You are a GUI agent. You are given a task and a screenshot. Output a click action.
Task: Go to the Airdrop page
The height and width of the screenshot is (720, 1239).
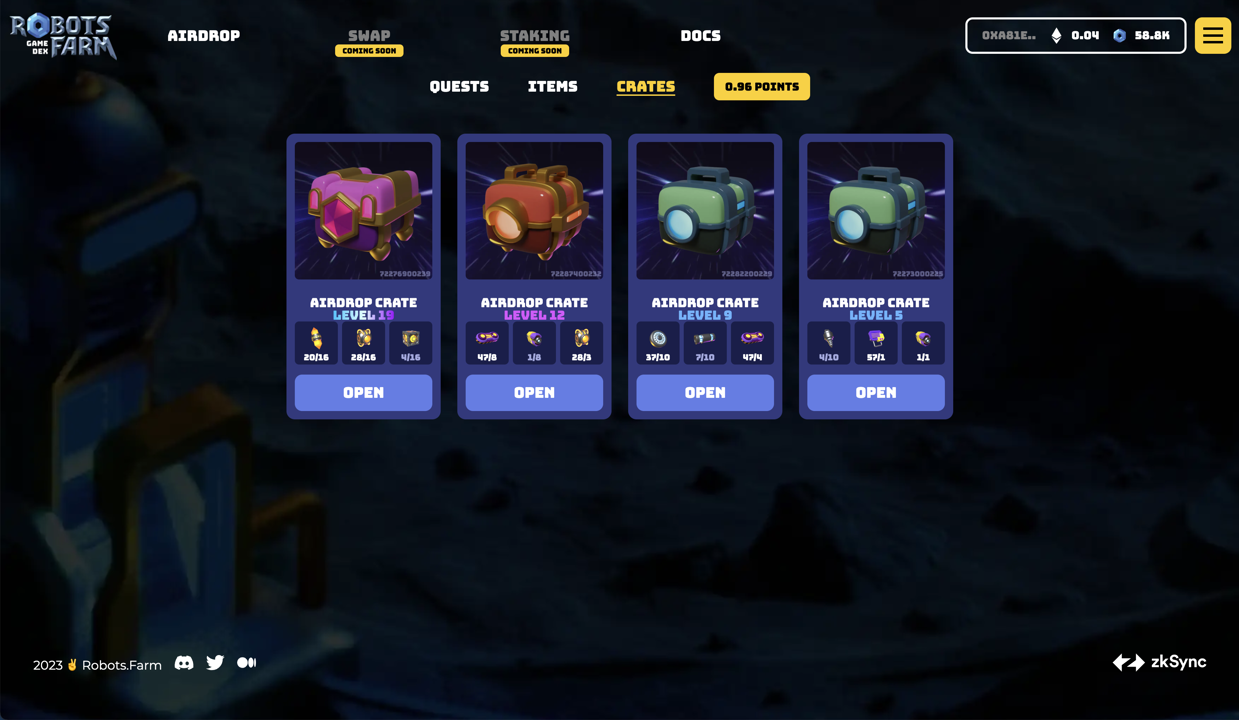pos(203,36)
